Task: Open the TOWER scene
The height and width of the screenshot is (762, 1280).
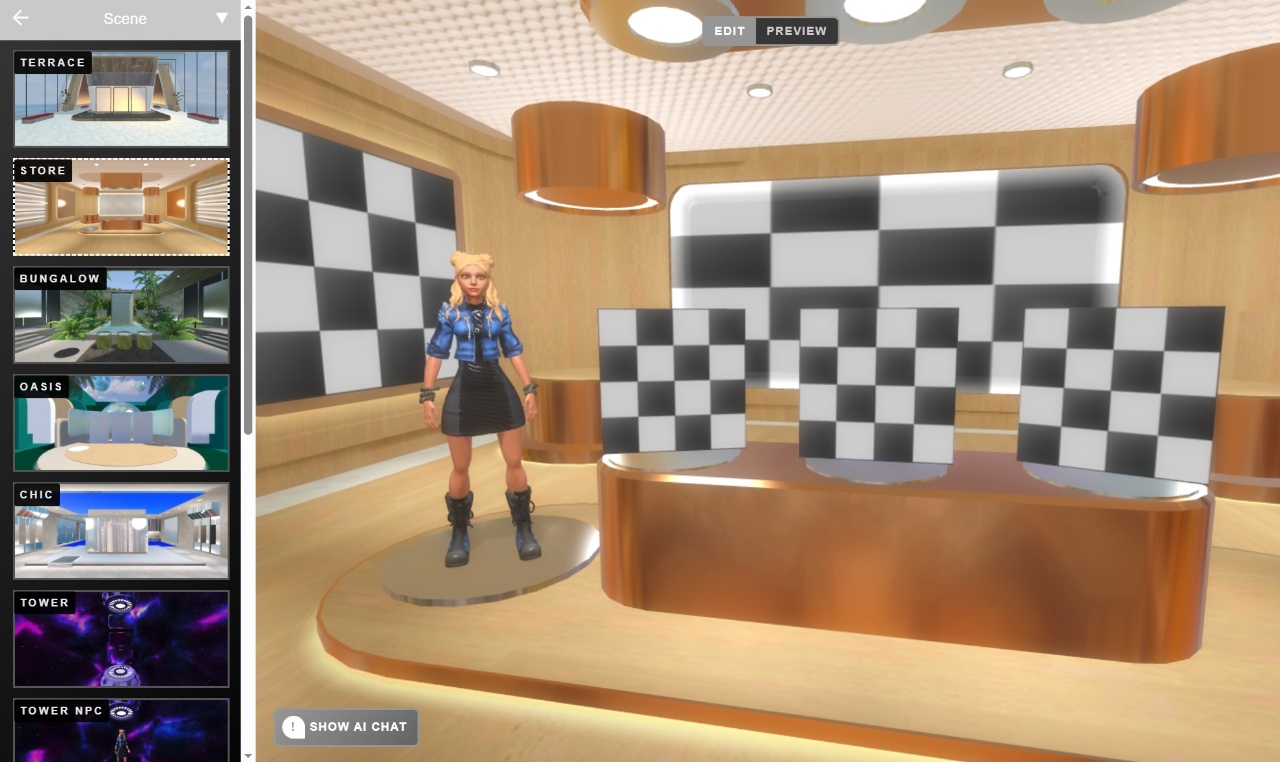Action: (x=121, y=638)
